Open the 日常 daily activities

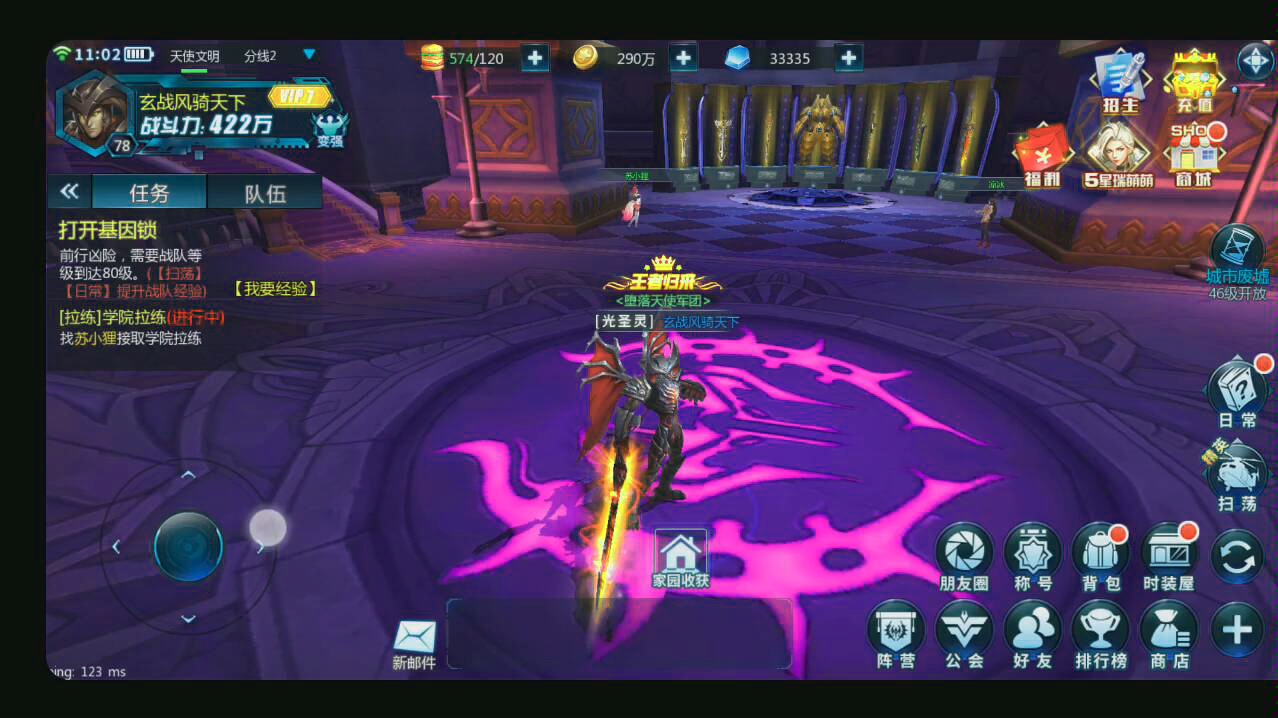pyautogui.click(x=1238, y=393)
